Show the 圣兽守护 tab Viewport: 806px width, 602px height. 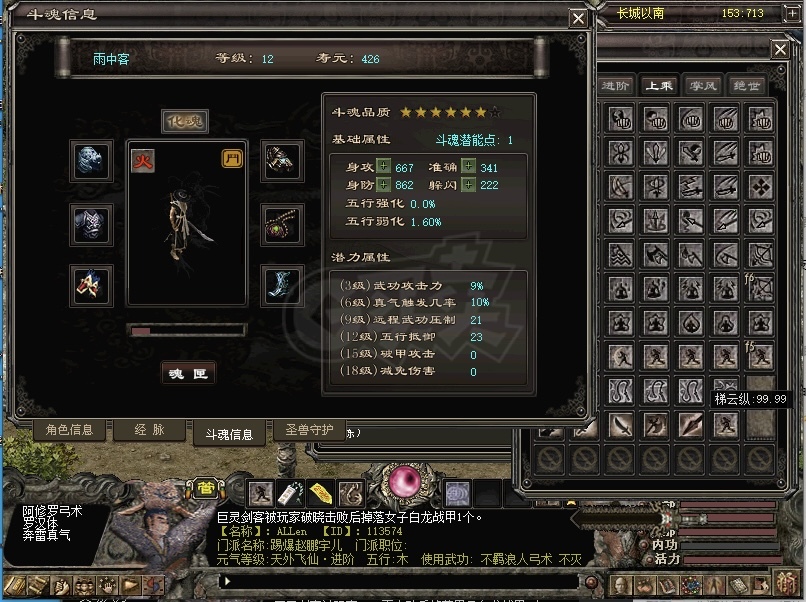[309, 430]
